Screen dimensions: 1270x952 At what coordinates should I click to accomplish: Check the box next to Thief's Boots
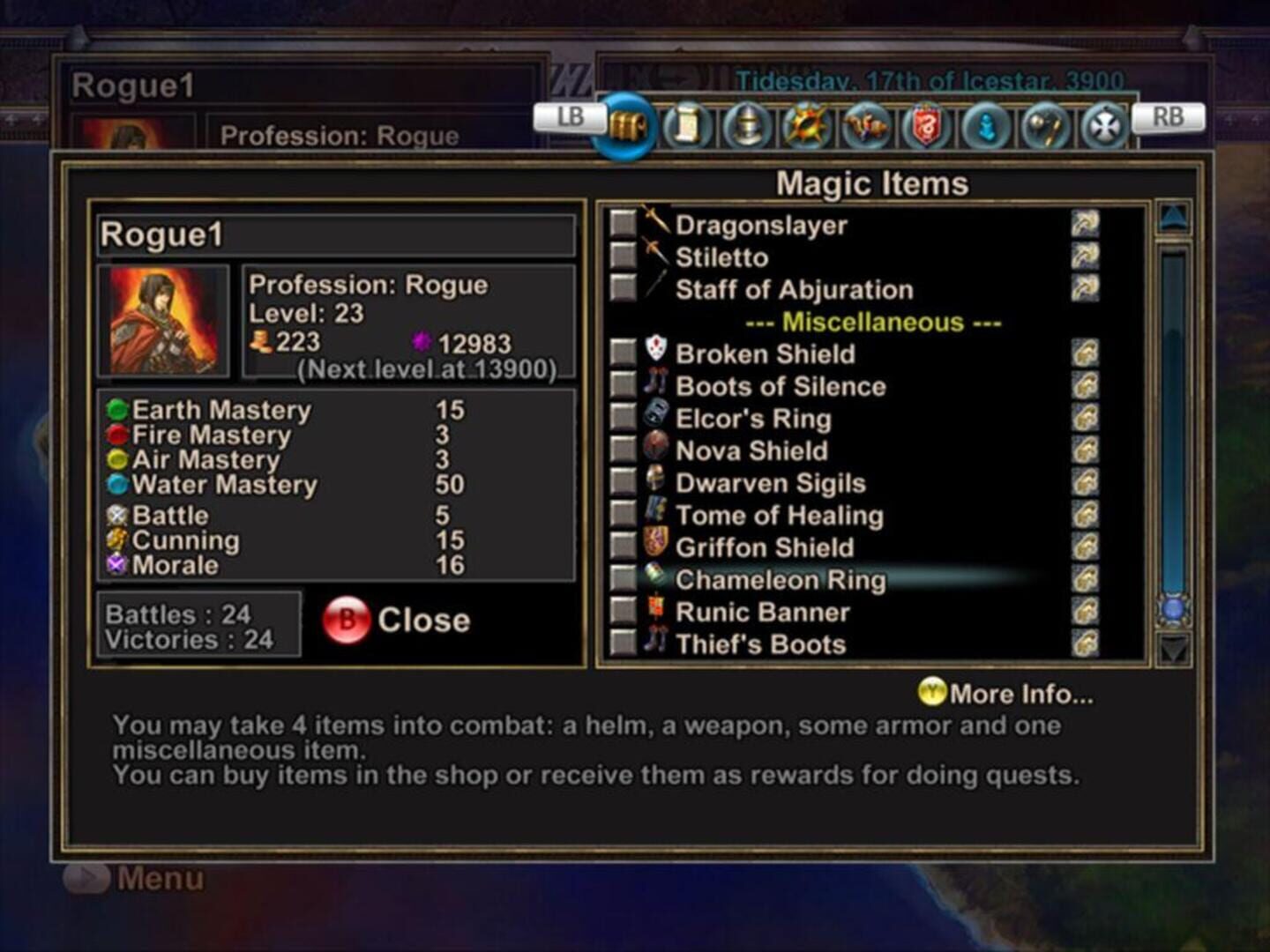point(624,644)
